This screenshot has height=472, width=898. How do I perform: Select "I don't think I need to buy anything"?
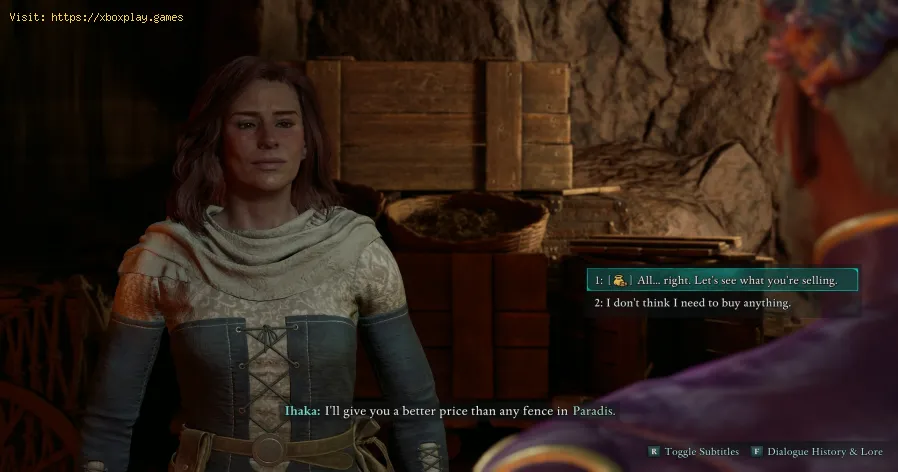(698, 303)
